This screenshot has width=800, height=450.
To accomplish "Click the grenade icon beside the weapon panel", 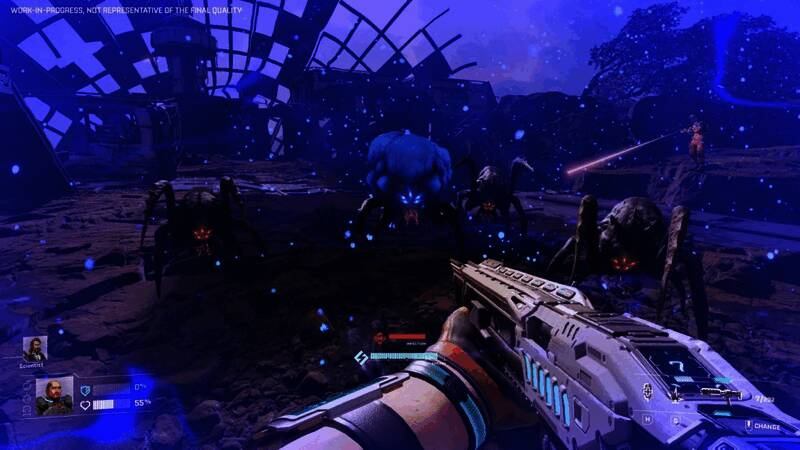I will click(x=649, y=391).
